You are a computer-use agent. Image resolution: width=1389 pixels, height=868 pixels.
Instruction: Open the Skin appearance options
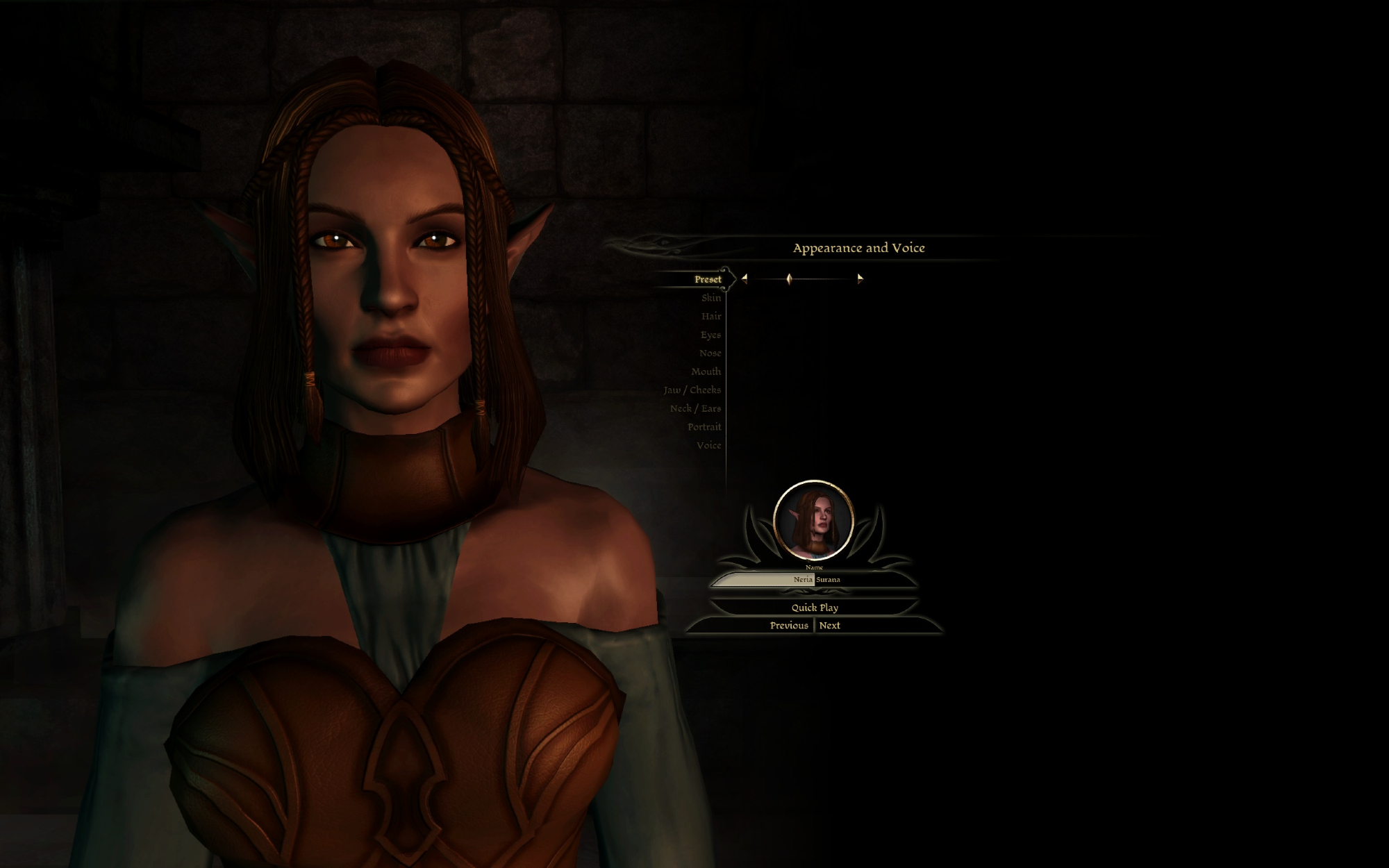[710, 298]
